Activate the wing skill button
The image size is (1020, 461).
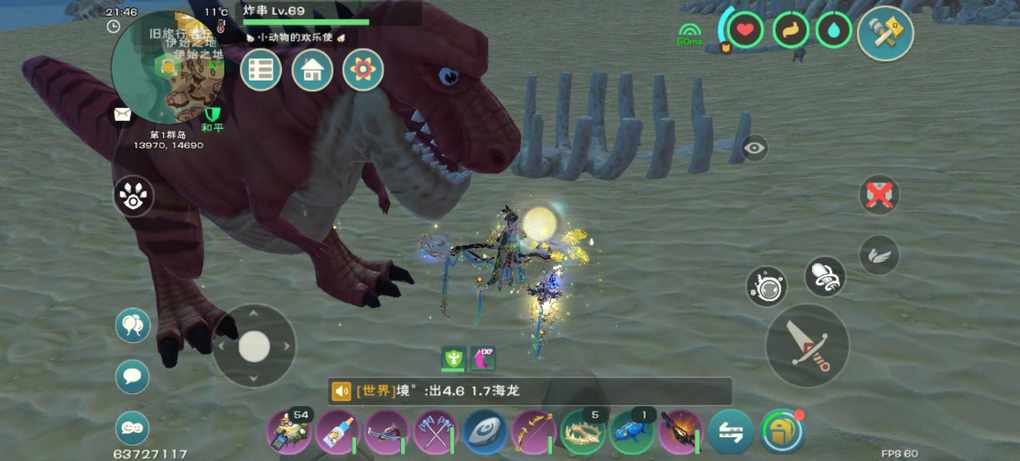(x=879, y=255)
